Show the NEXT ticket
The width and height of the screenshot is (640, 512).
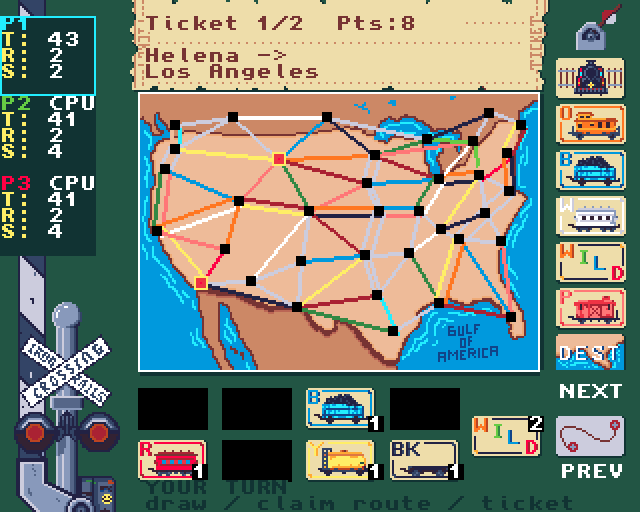(x=590, y=391)
